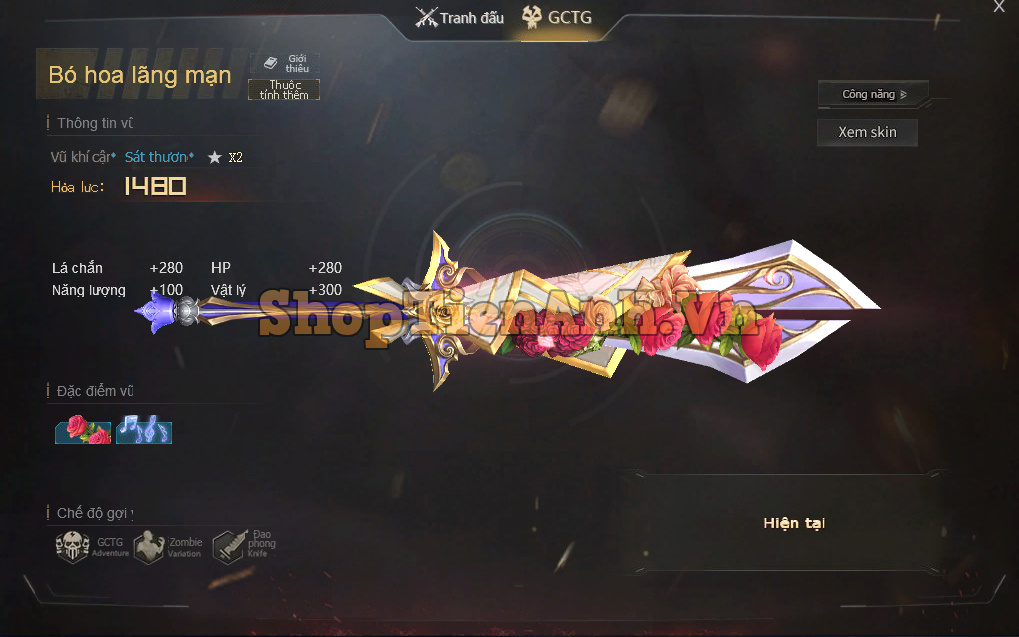The width and height of the screenshot is (1019, 637).
Task: Switch to the Tranh đấu tab
Action: [x=460, y=18]
